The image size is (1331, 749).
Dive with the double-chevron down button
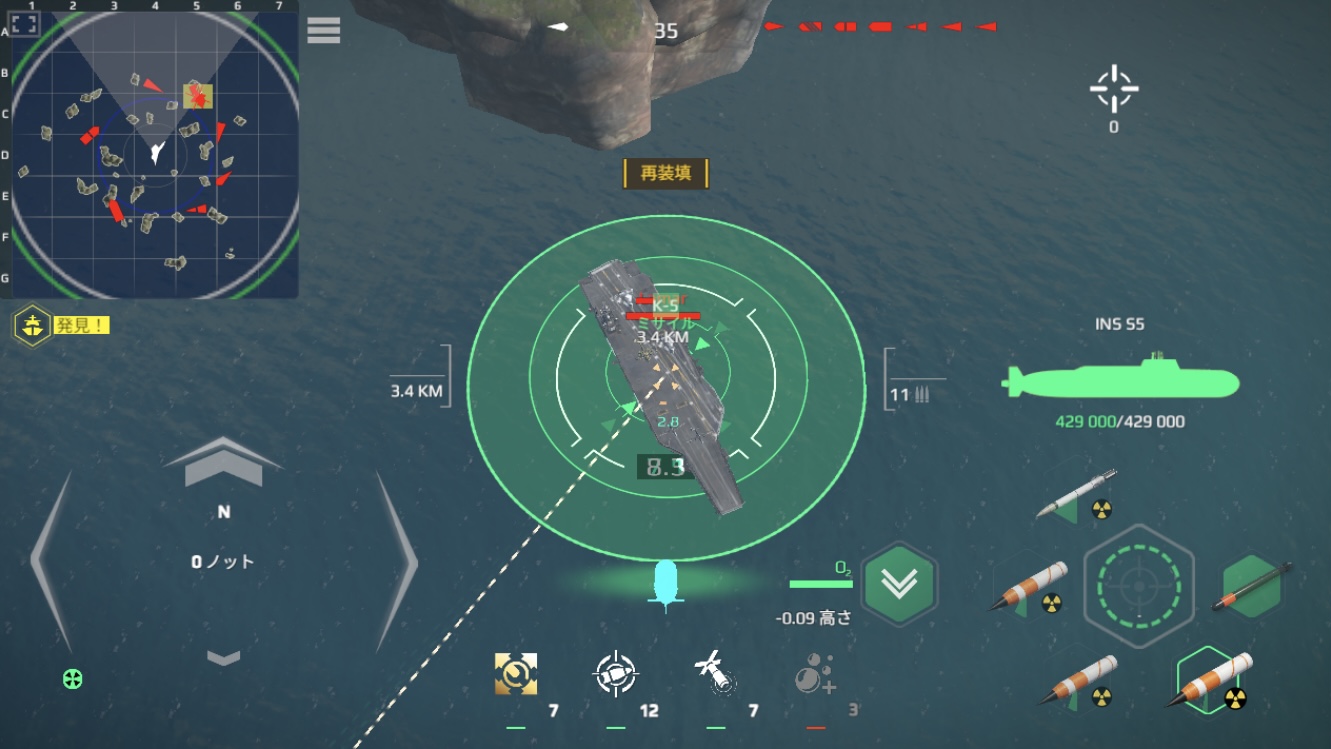click(x=899, y=585)
